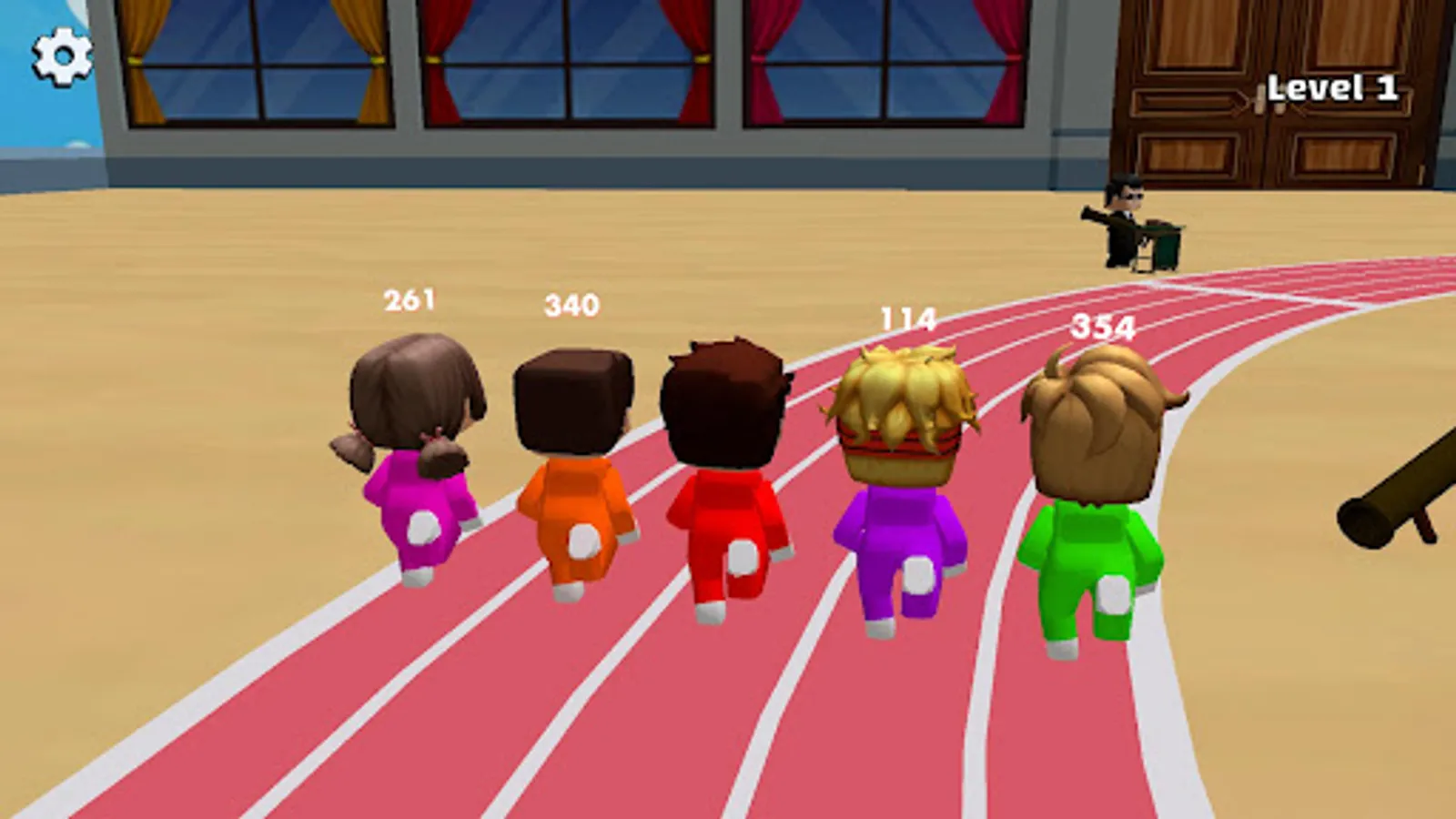The height and width of the screenshot is (819, 1456).
Task: Click the number 340 label
Action: pos(571,302)
